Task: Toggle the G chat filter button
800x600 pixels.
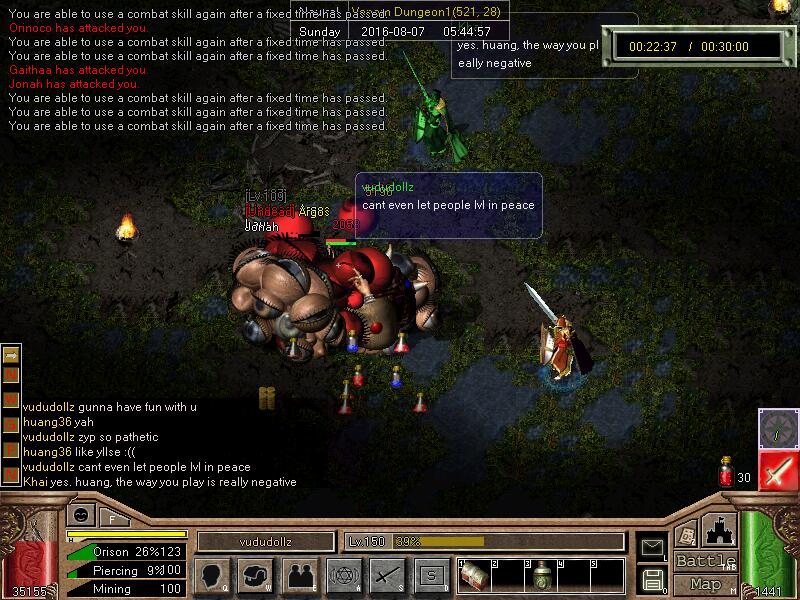Action: (11, 426)
